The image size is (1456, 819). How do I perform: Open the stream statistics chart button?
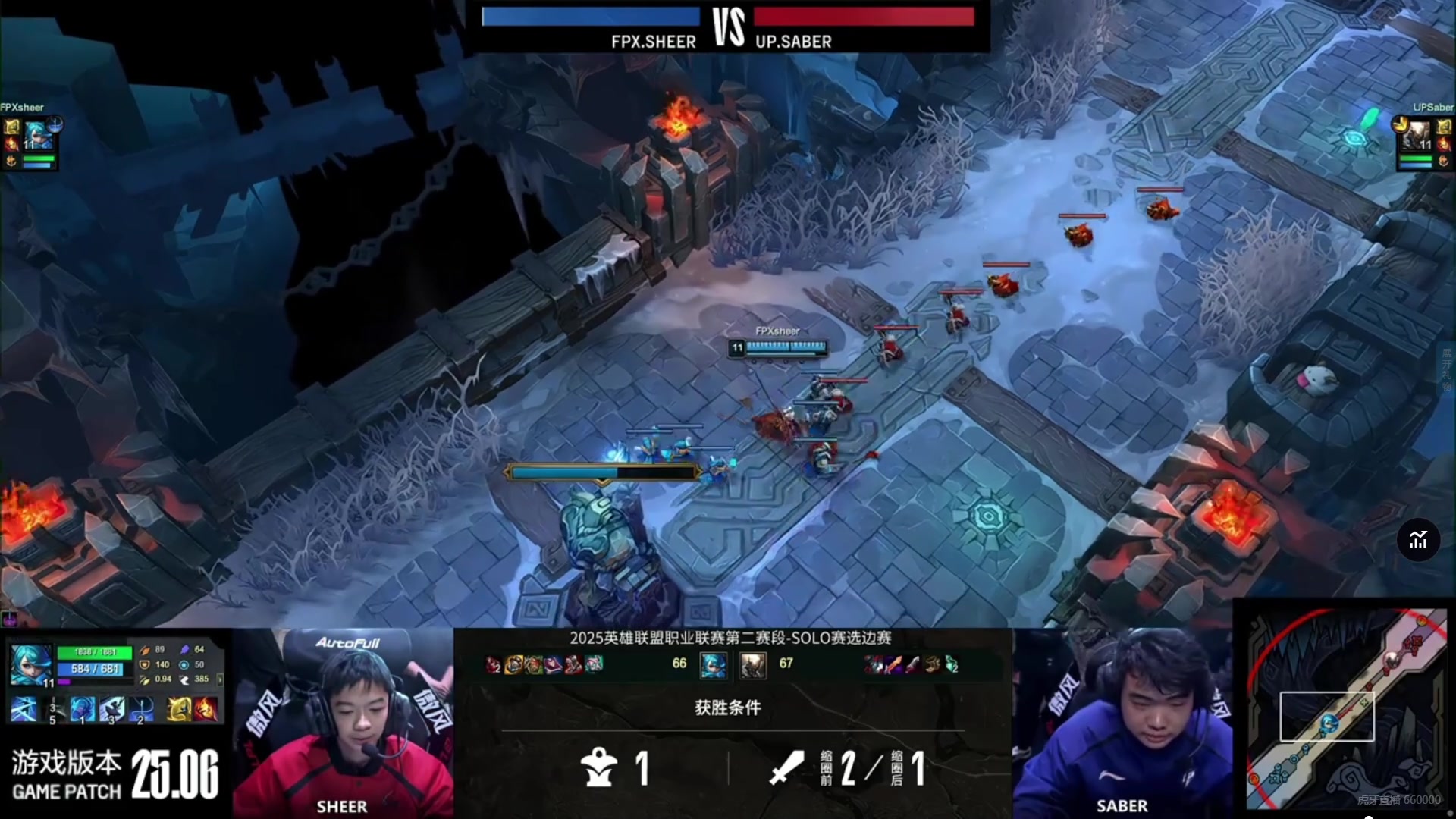point(1418,540)
